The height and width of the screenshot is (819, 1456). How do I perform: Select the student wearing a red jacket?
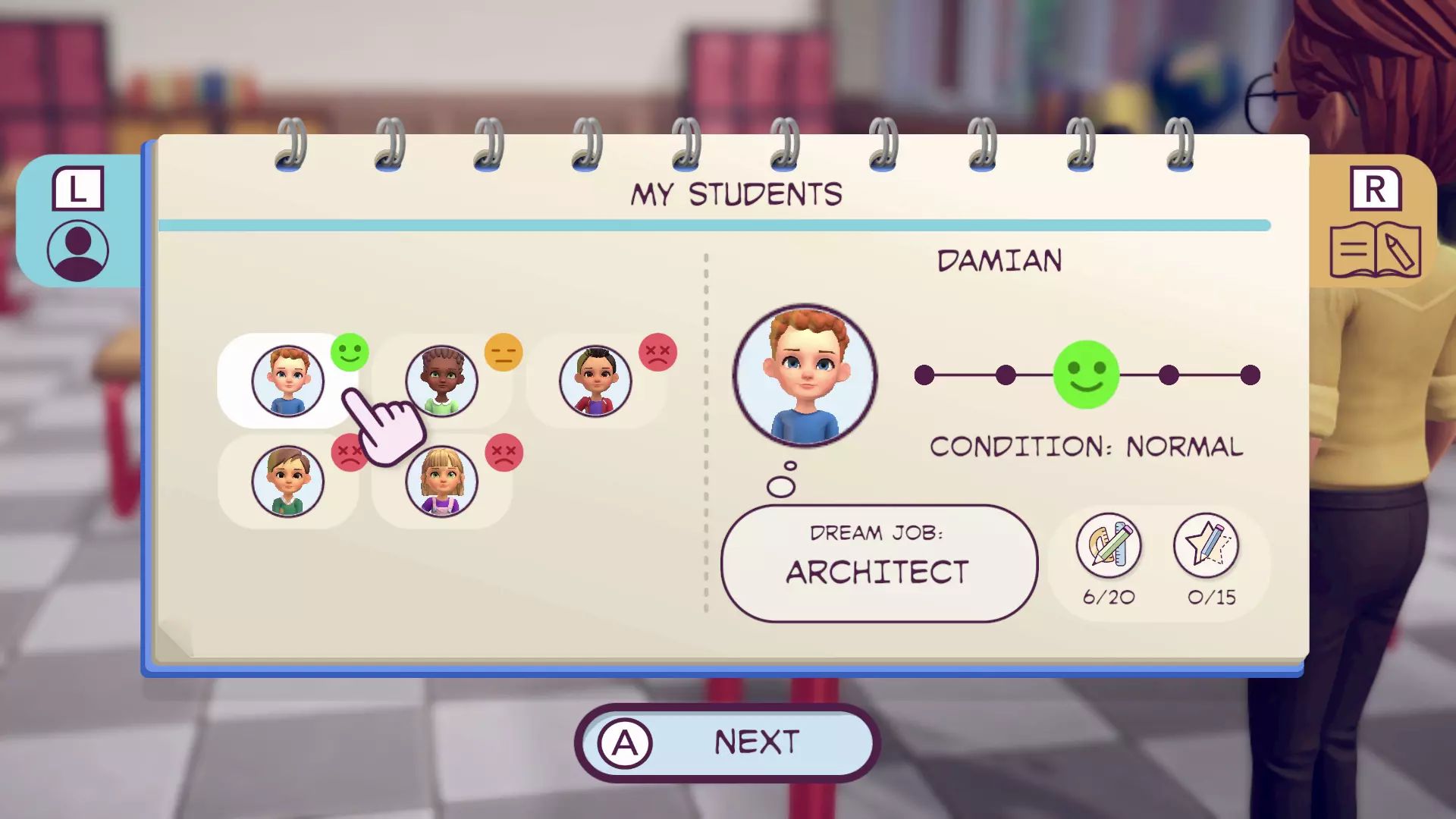tap(595, 381)
